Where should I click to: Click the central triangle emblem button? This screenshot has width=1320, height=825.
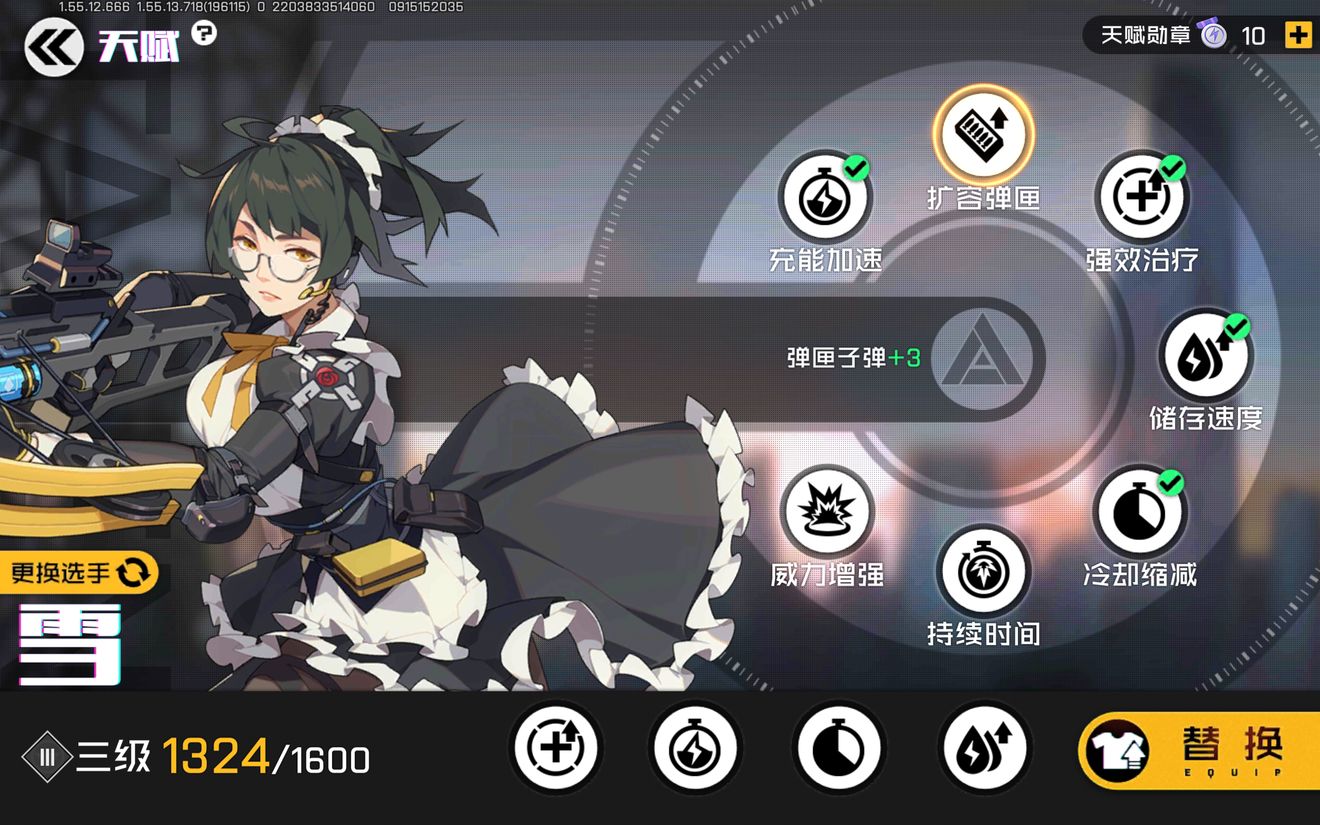tap(983, 359)
